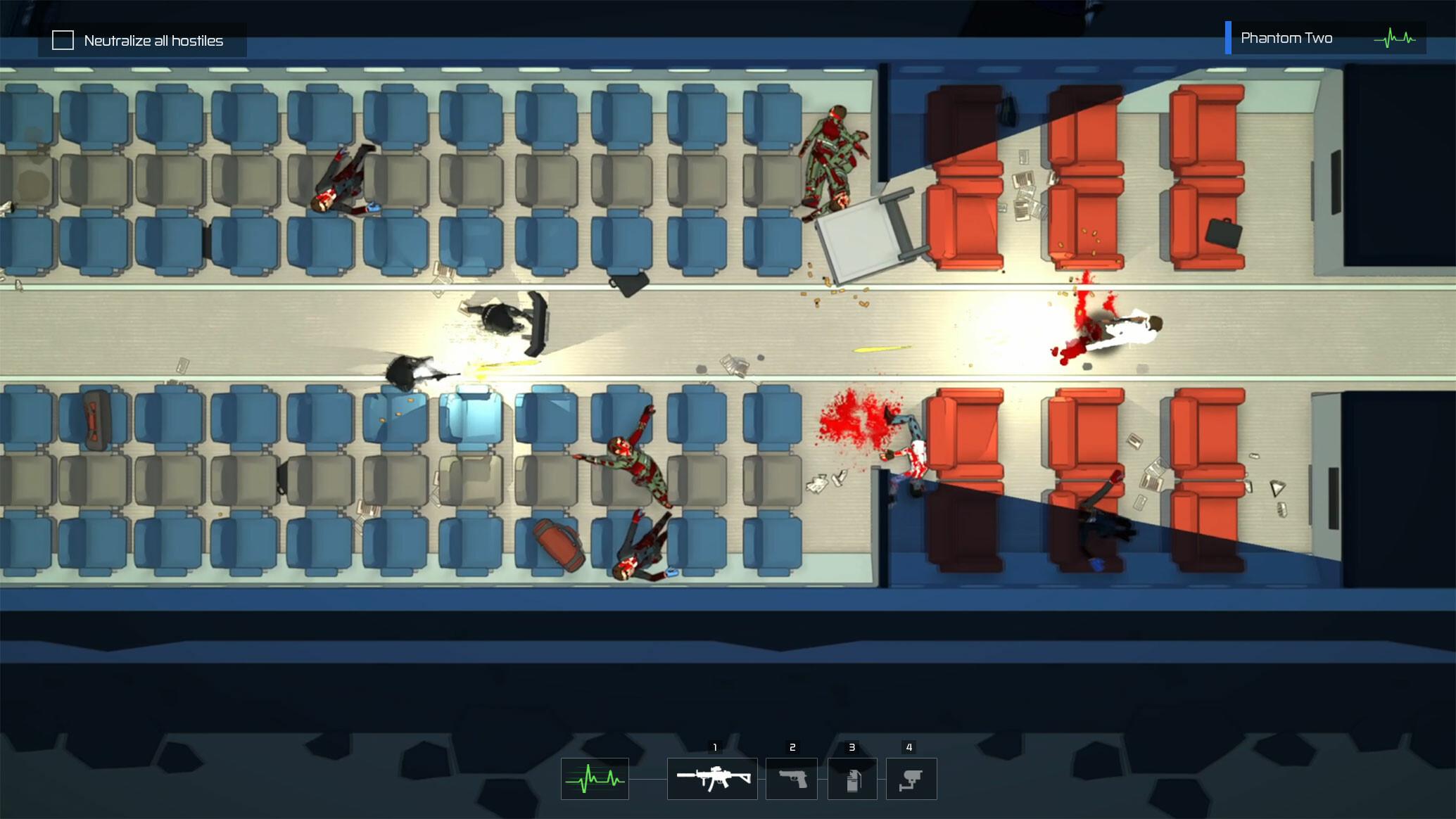The width and height of the screenshot is (1456, 819).
Task: Click the Phantom Two name label
Action: point(1287,37)
